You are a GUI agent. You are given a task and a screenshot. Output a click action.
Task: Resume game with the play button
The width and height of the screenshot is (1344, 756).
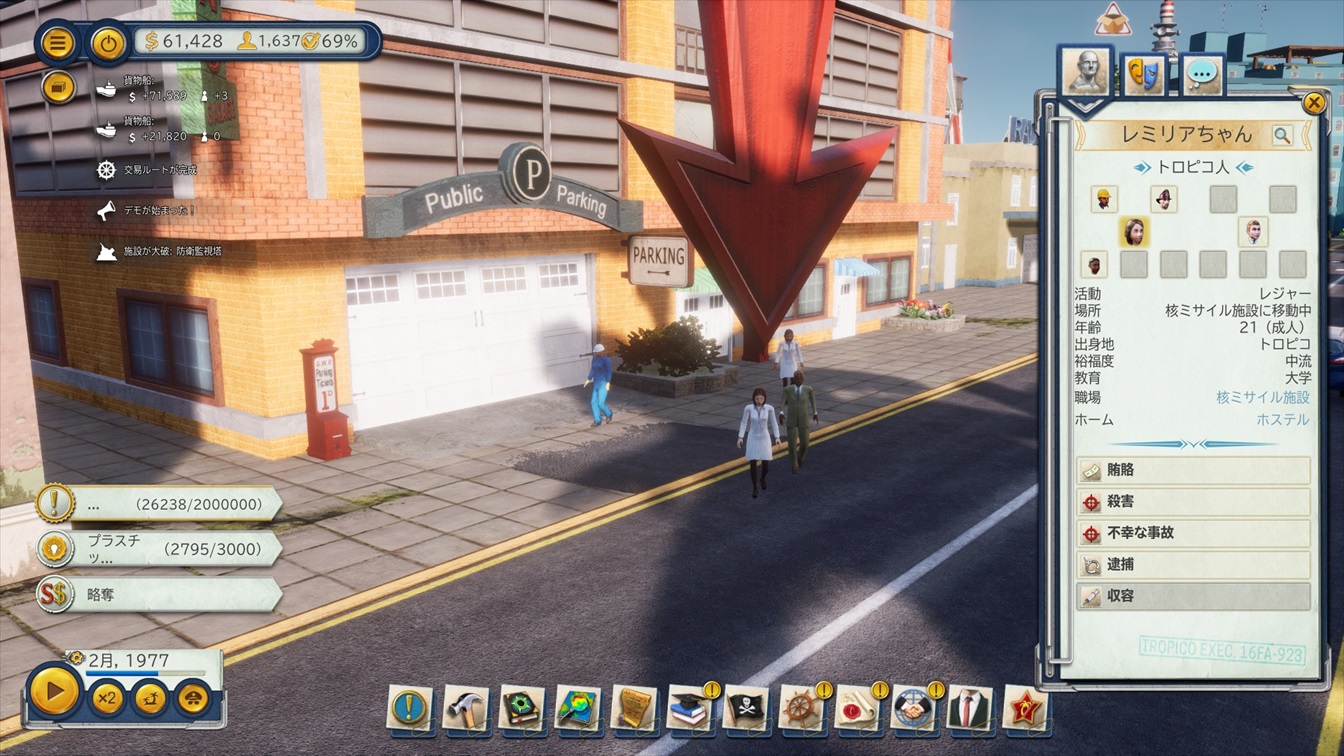54,691
